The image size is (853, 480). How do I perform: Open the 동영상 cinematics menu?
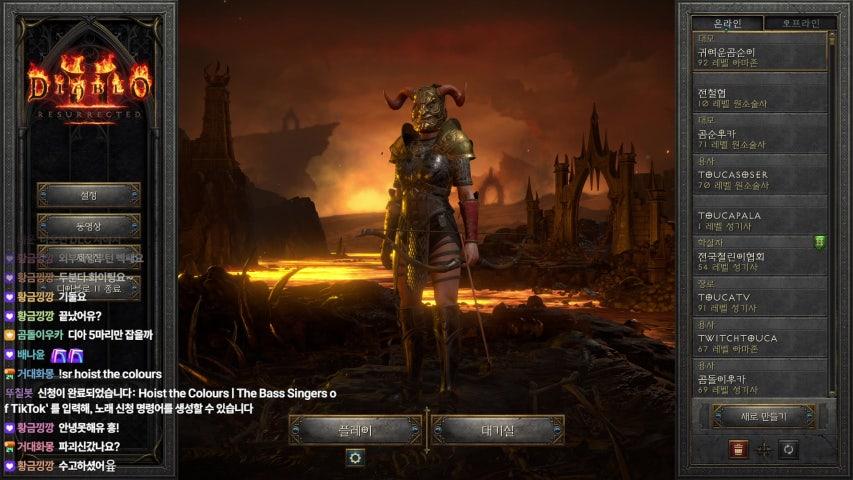(x=88, y=226)
